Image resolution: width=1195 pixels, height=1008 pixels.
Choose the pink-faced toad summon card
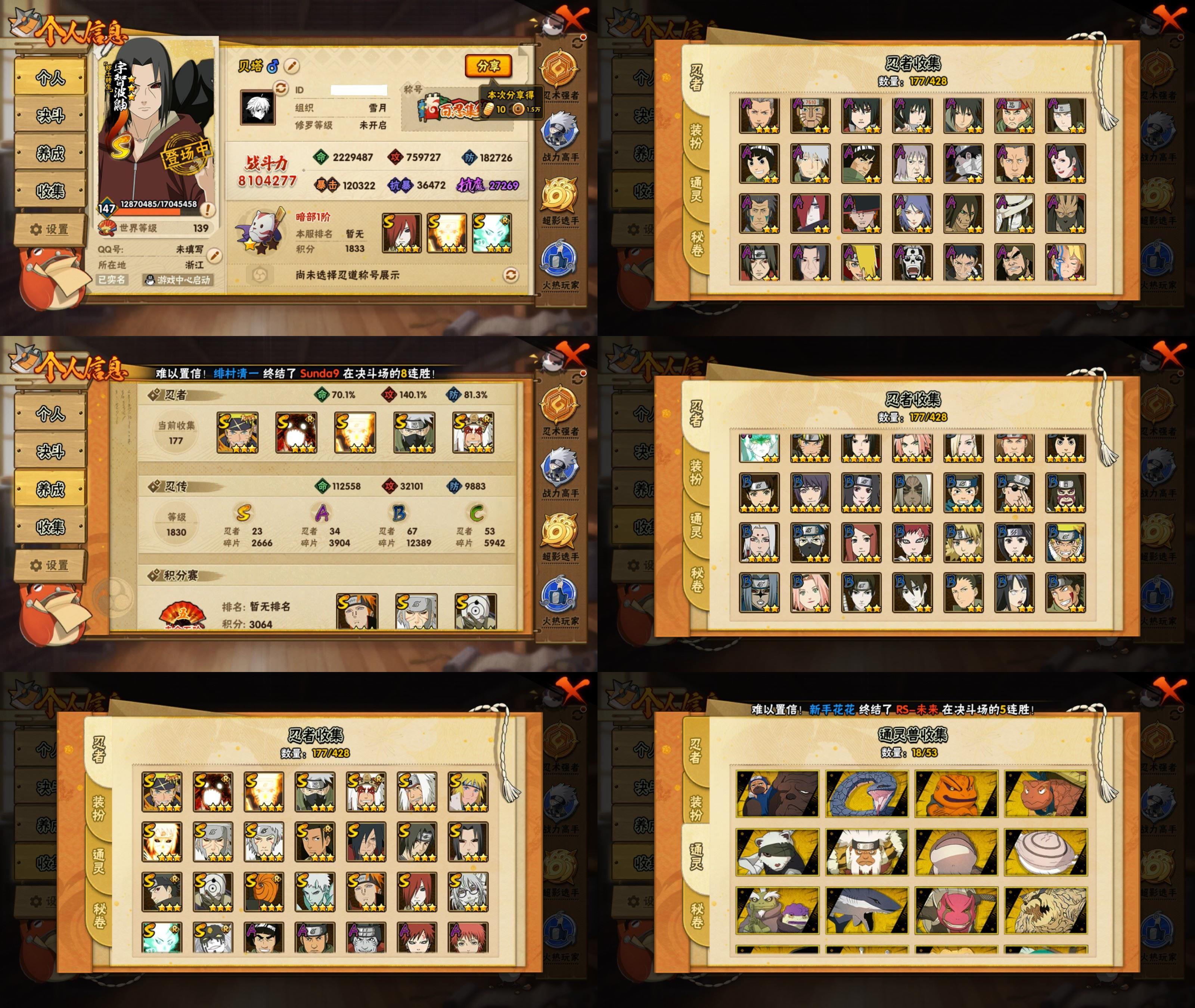(956, 910)
